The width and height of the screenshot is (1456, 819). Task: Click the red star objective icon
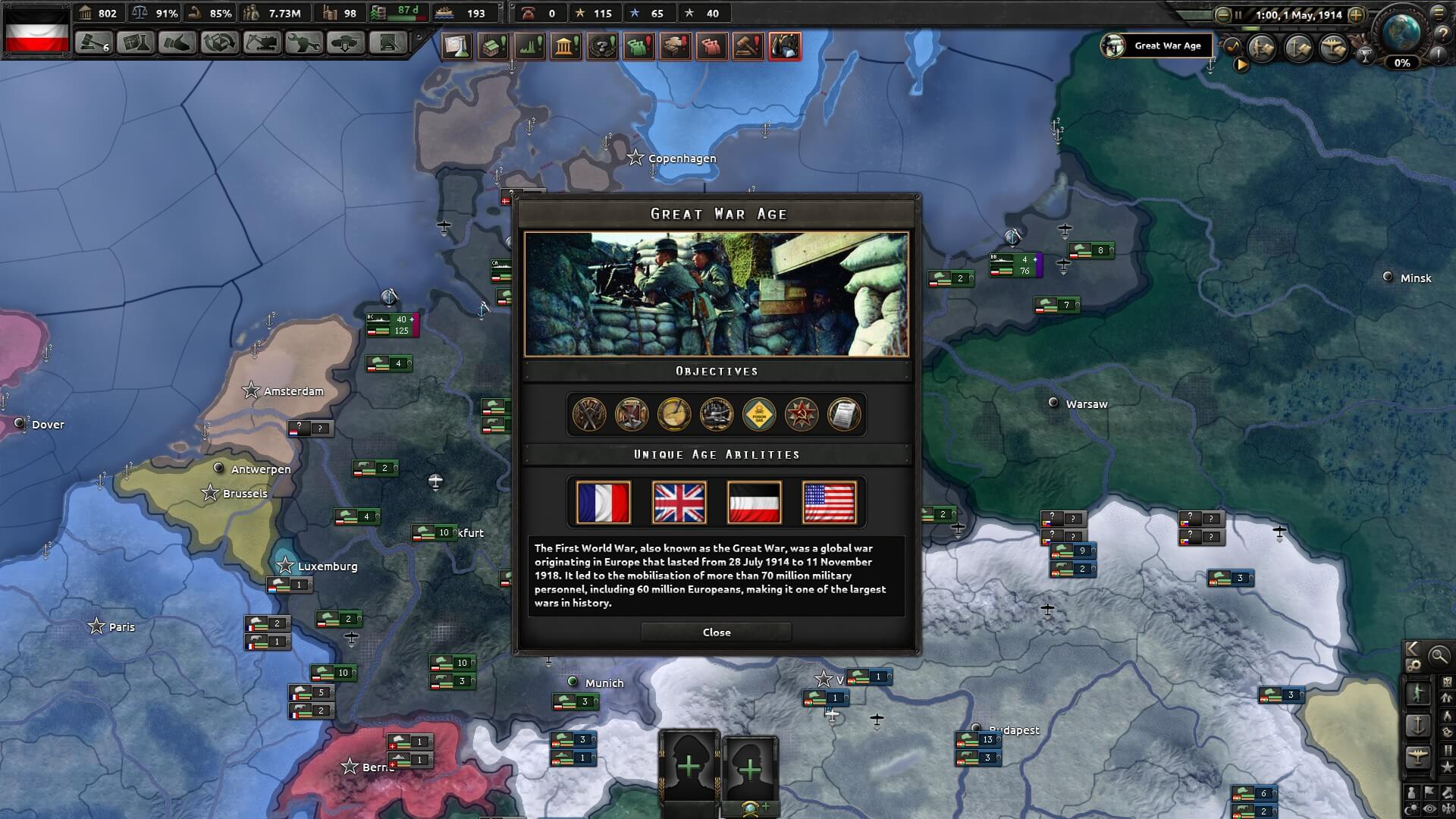(x=802, y=415)
